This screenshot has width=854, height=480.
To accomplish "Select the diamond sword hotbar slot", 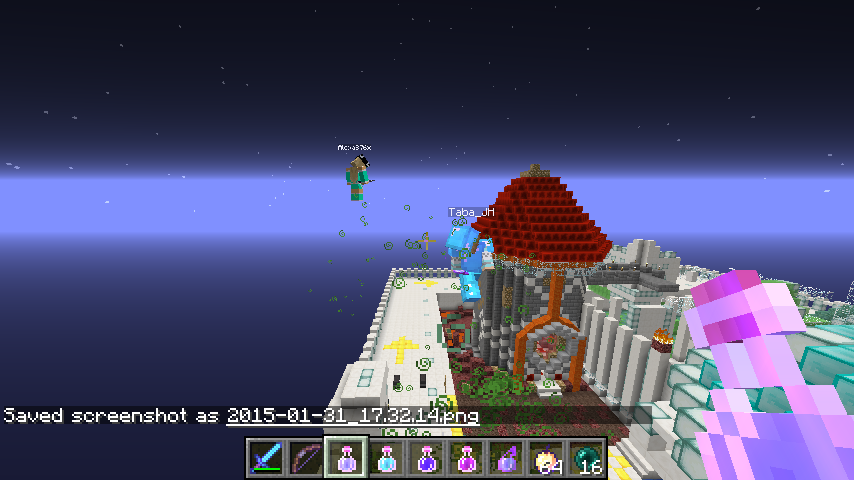I will pyautogui.click(x=266, y=459).
